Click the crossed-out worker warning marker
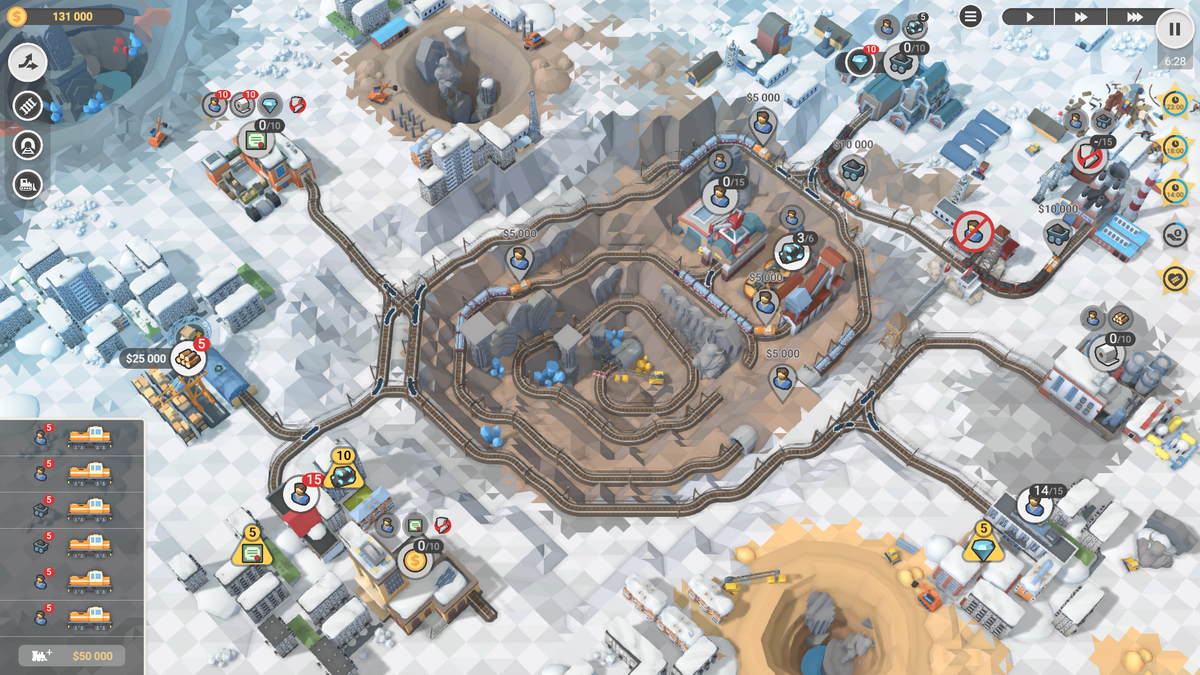 point(971,231)
